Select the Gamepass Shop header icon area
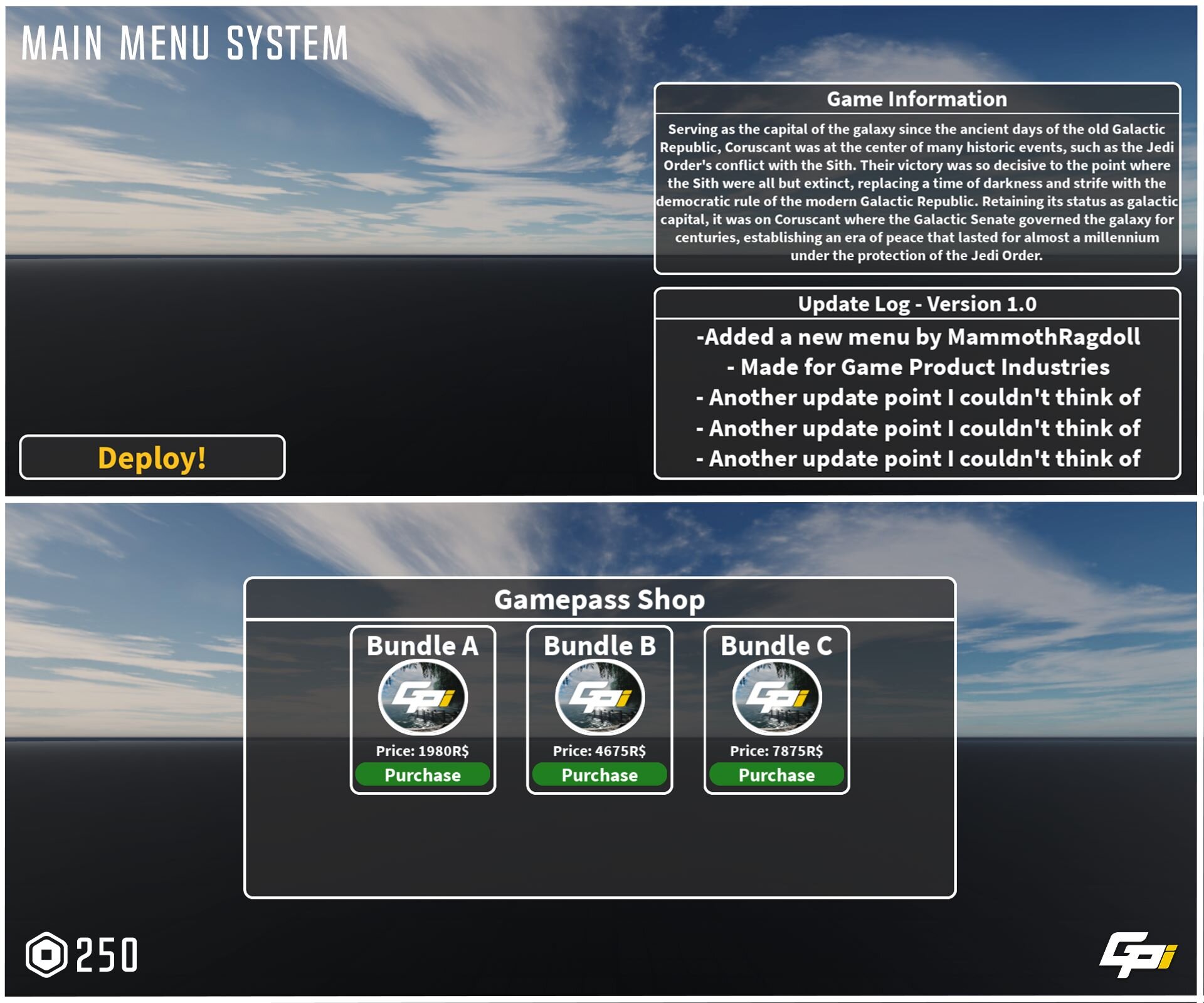Screen dimensions: 1204x1003 point(599,599)
